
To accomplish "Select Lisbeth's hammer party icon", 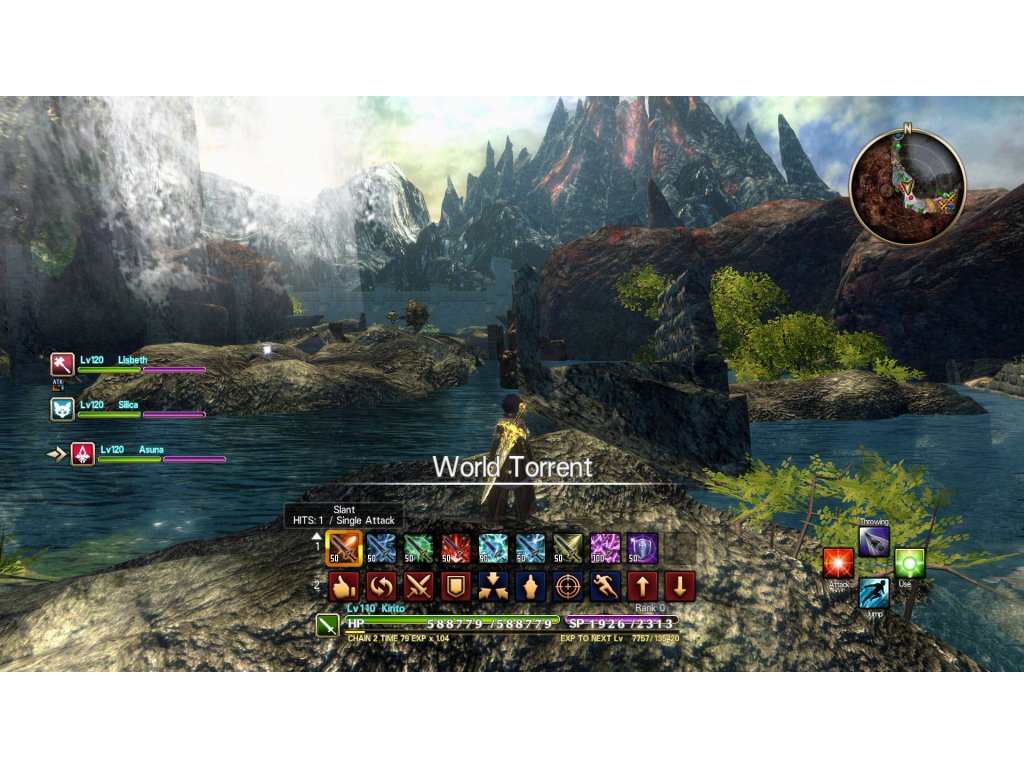I will click(62, 364).
